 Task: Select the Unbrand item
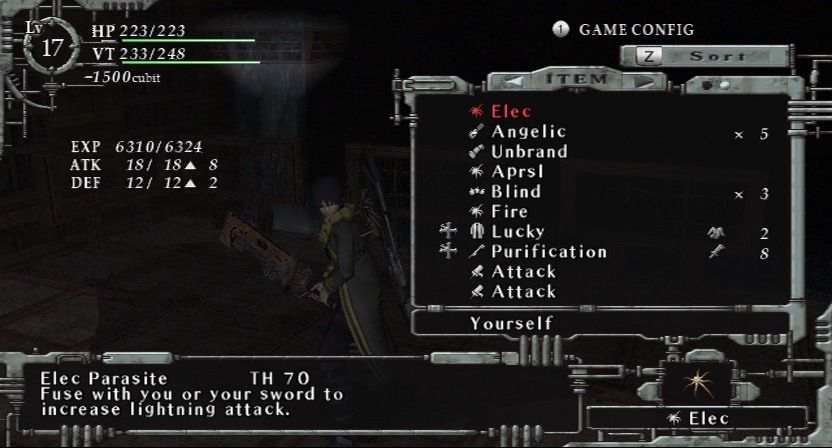pyautogui.click(x=529, y=152)
